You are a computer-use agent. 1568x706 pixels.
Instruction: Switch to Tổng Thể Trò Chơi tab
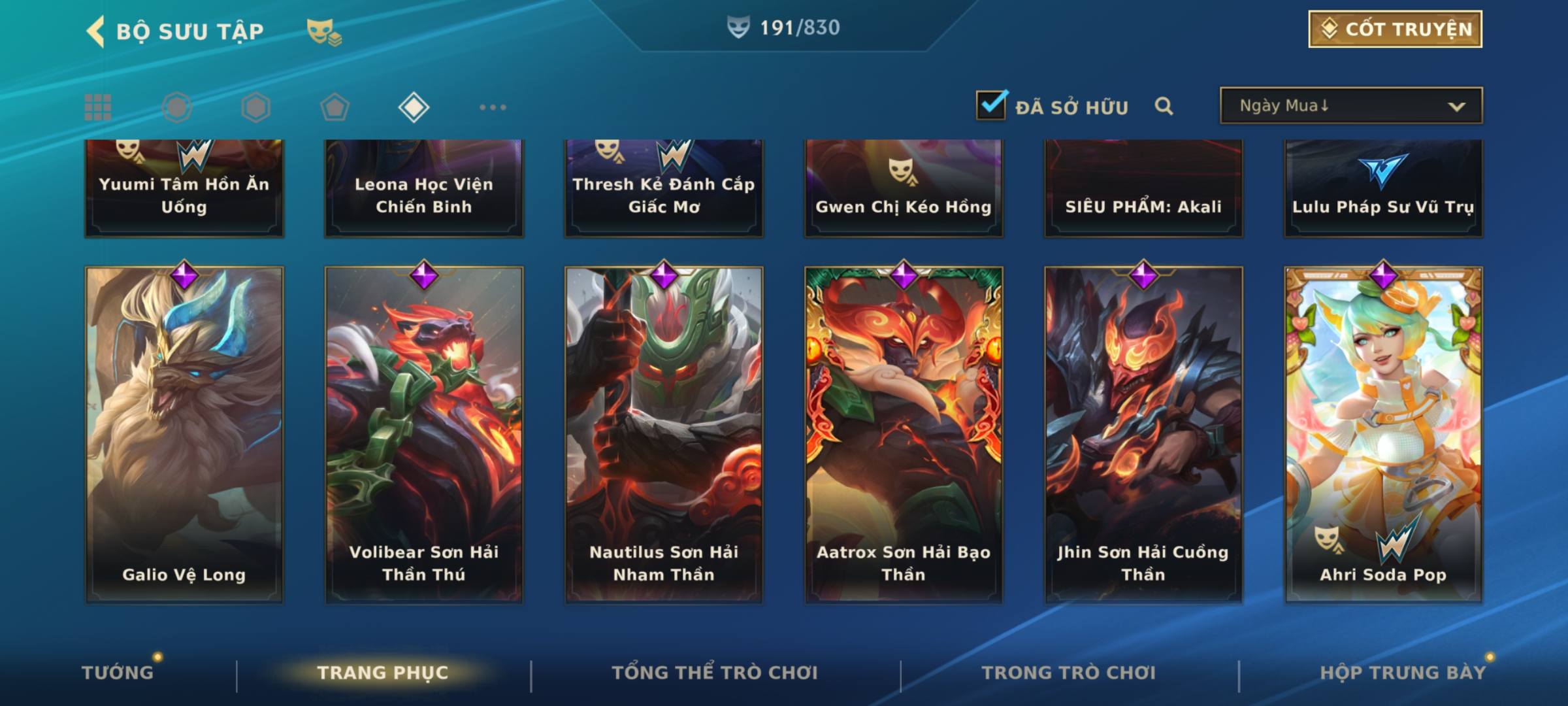pos(715,672)
